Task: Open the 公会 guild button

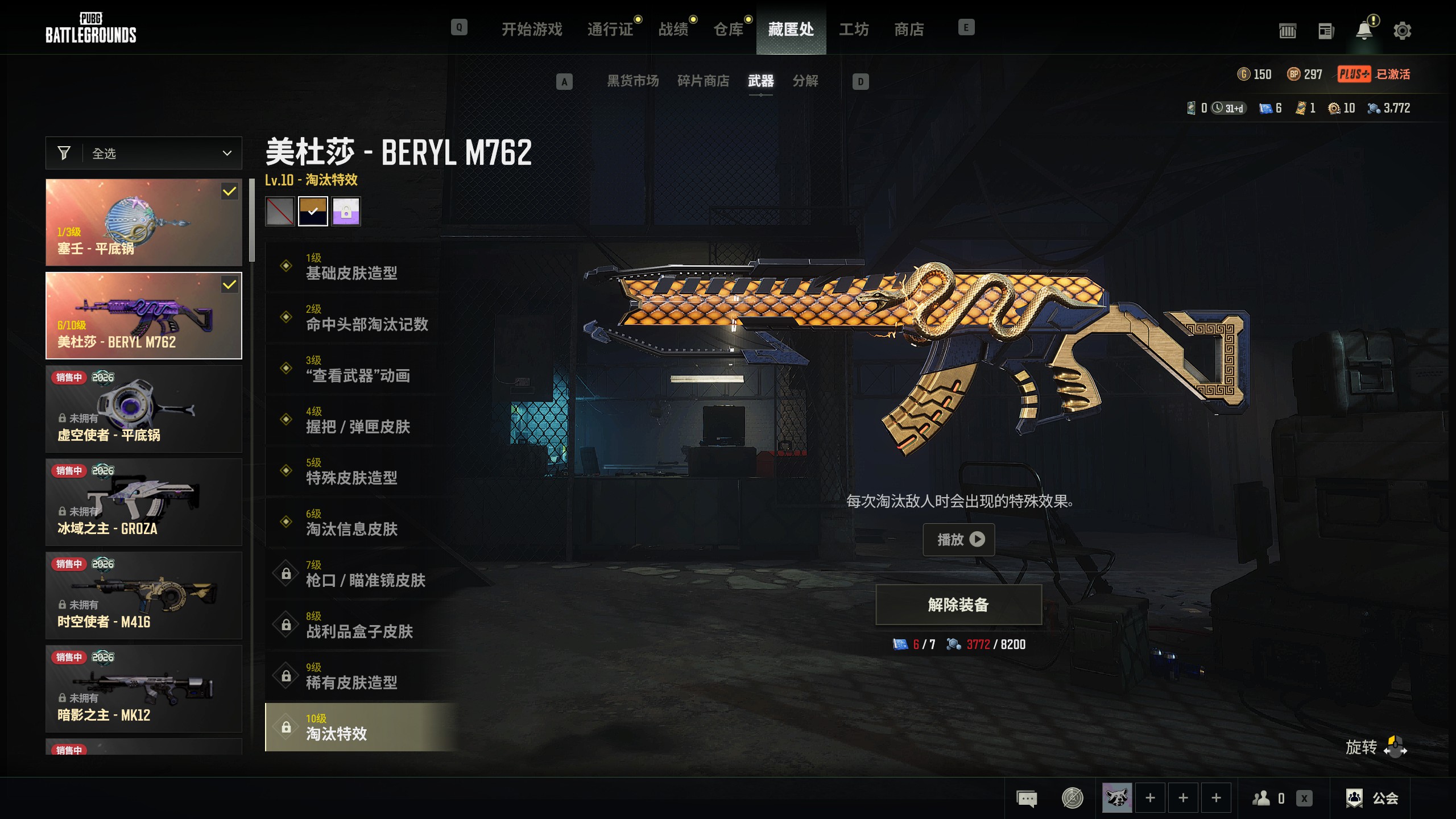Action: click(x=1372, y=798)
